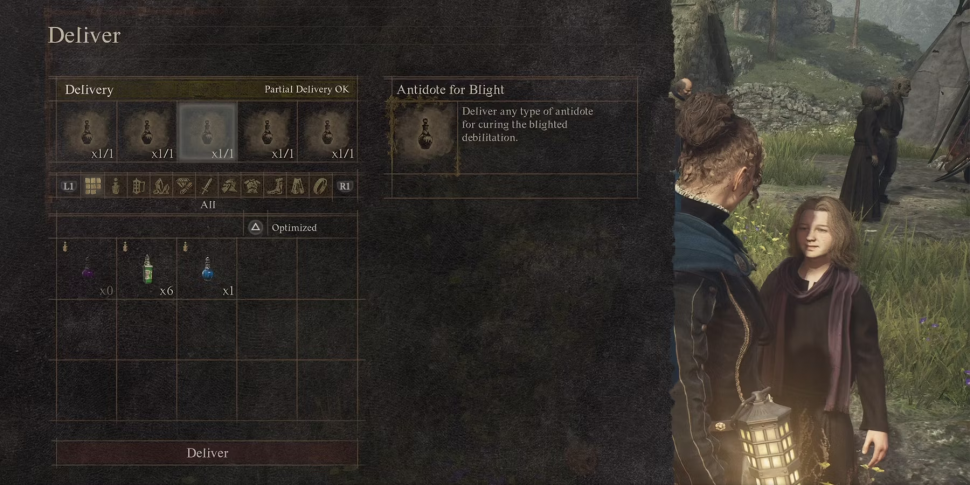Change sorting from the Optimized label
970x485 pixels.
(293, 228)
